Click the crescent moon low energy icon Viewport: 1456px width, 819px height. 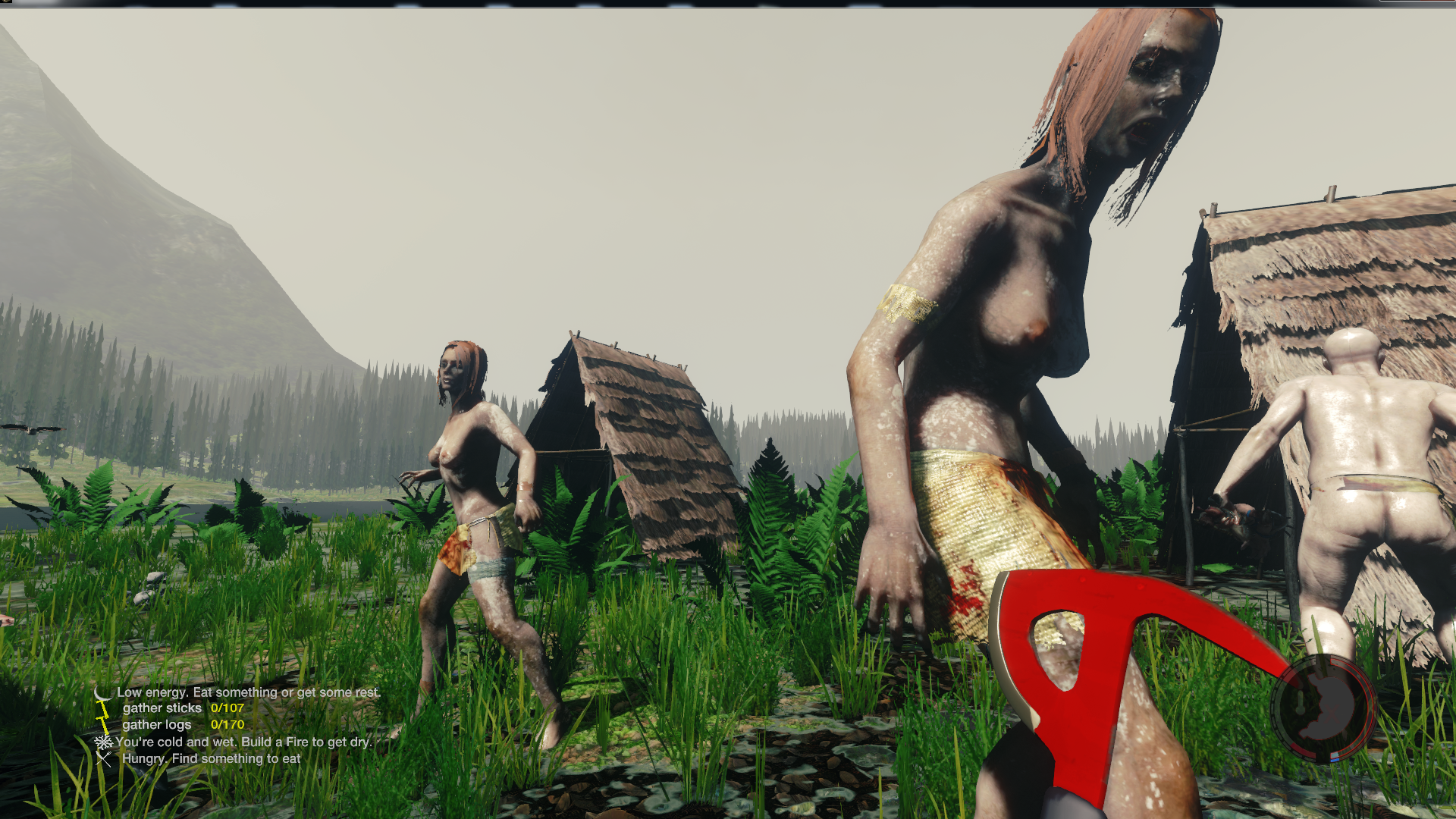pos(102,693)
